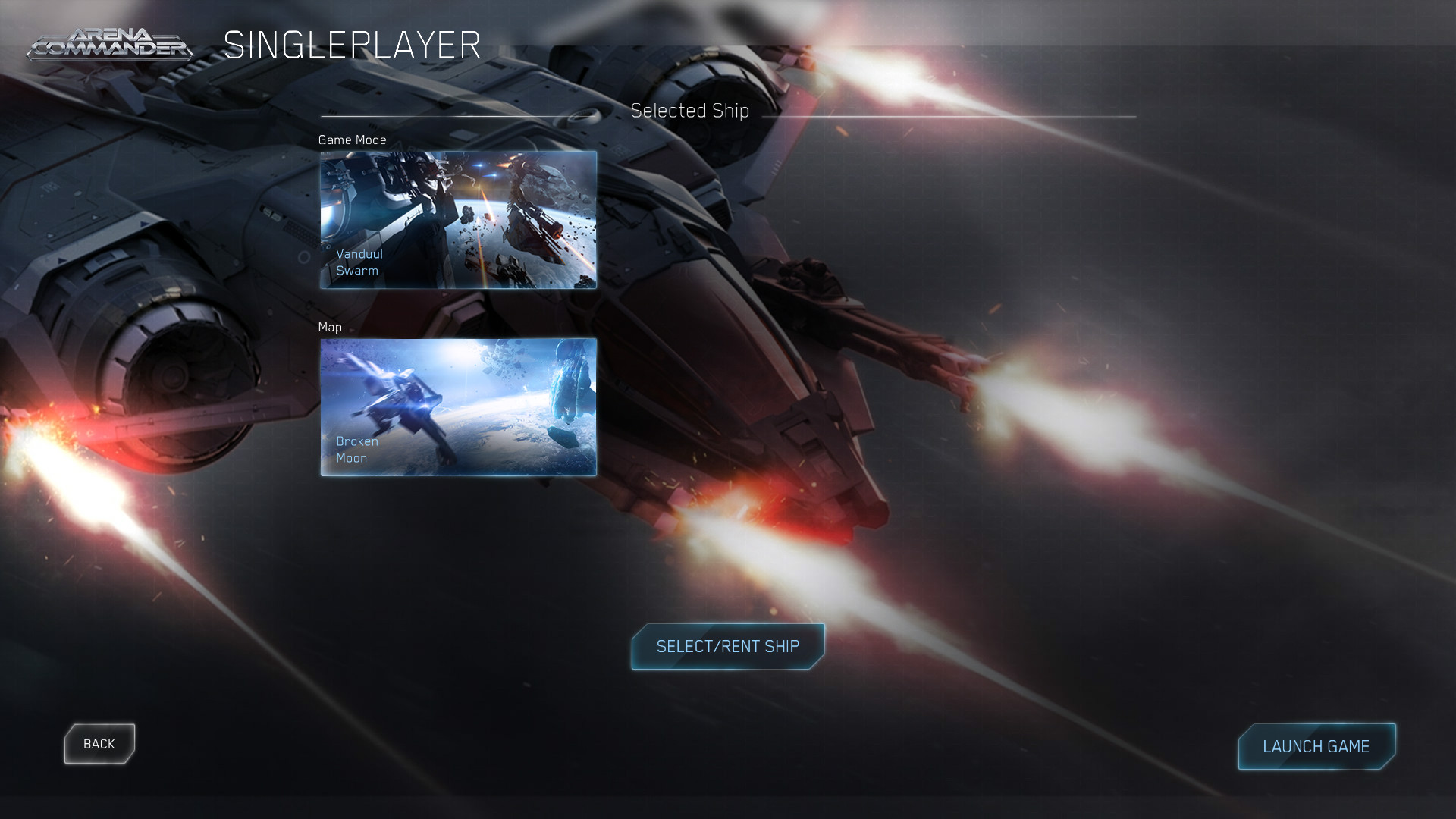Viewport: 1456px width, 819px height.
Task: Click the SINGLEPLAYER title
Action: (x=353, y=45)
